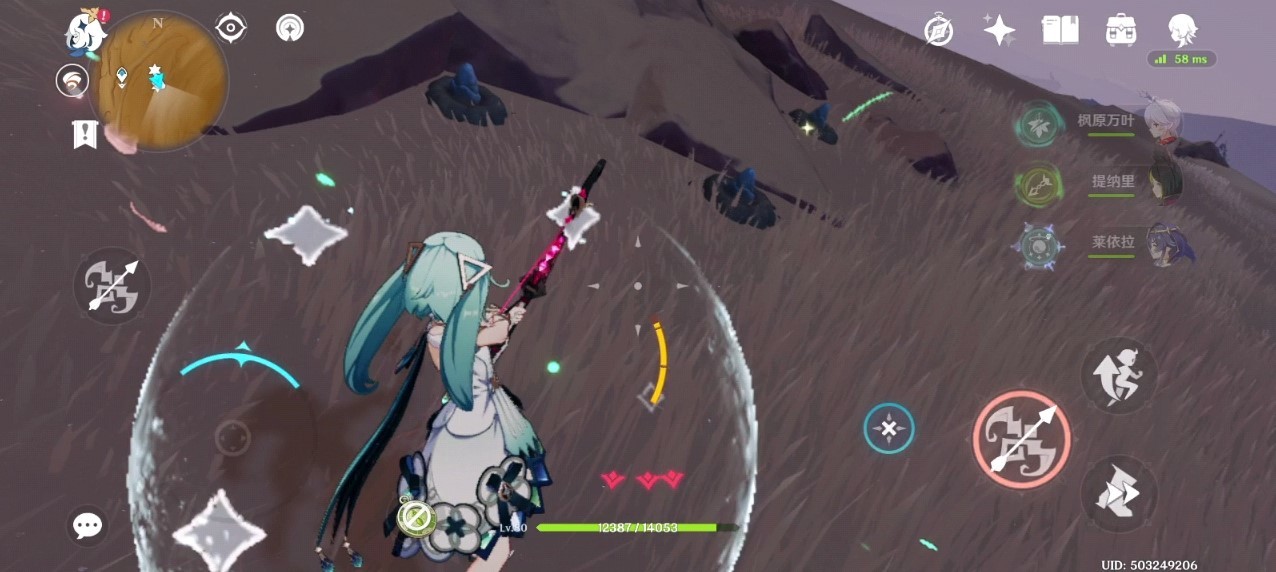1276x572 pixels.
Task: Open the Adventurer Handbook book icon
Action: tap(1060, 30)
